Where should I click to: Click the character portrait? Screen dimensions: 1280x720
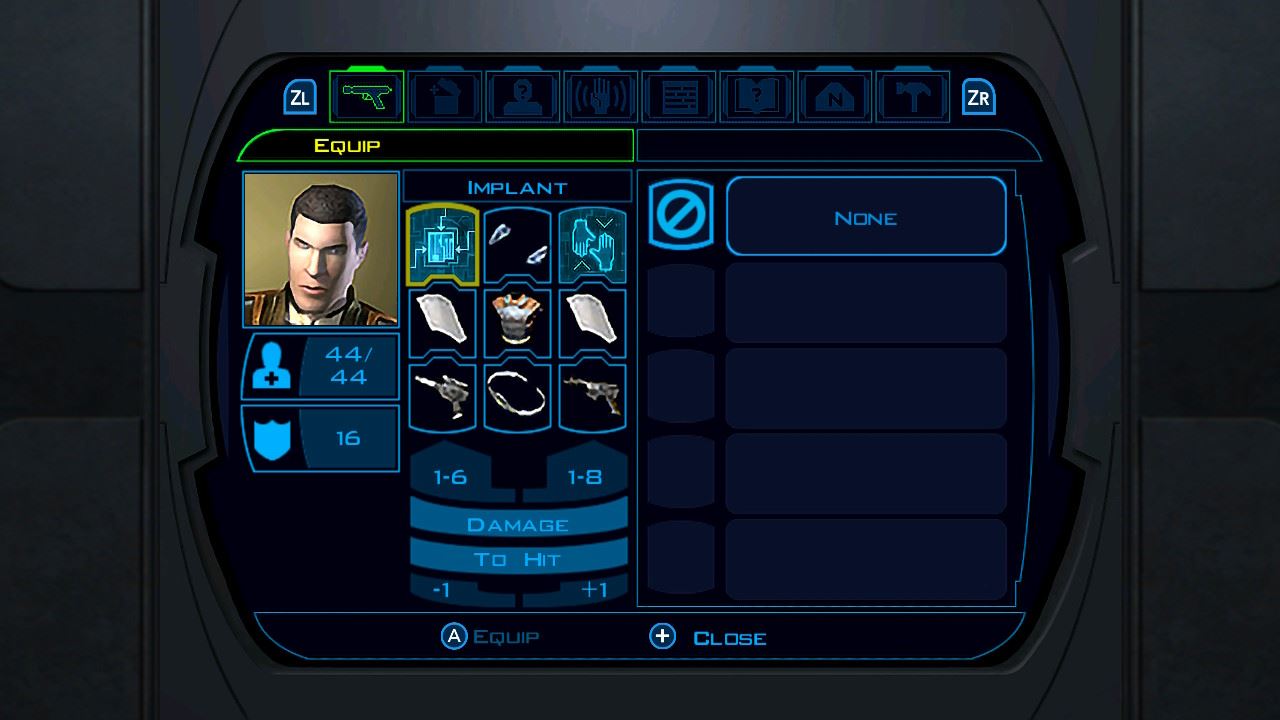(x=321, y=249)
